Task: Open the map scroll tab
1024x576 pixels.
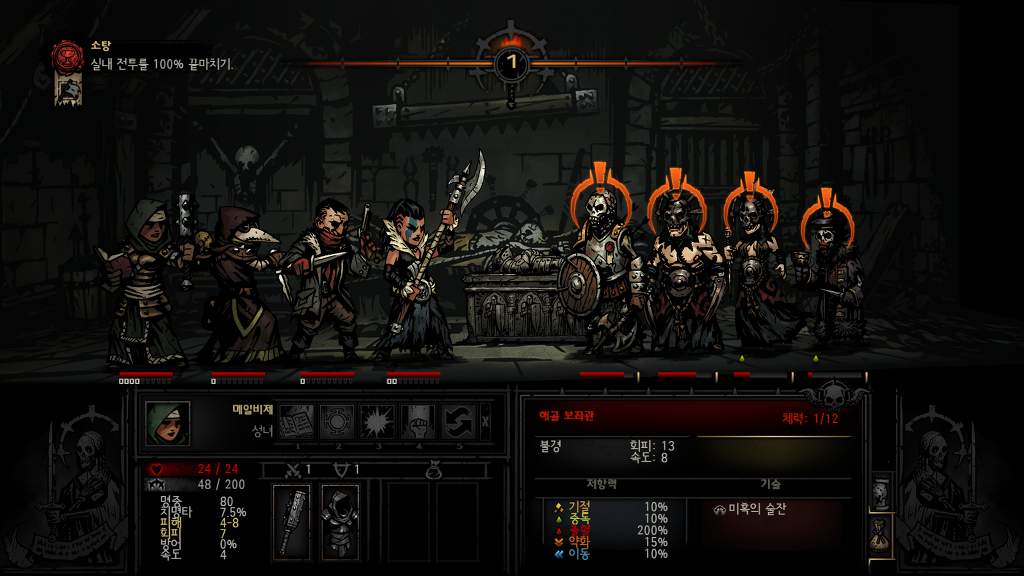Action: click(881, 493)
